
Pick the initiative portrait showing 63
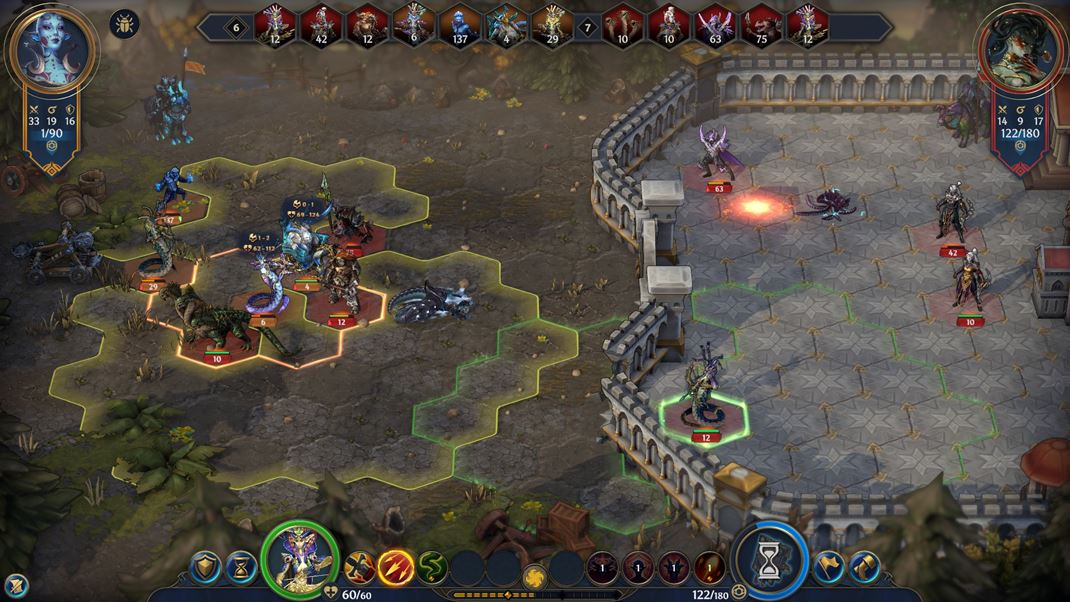716,25
